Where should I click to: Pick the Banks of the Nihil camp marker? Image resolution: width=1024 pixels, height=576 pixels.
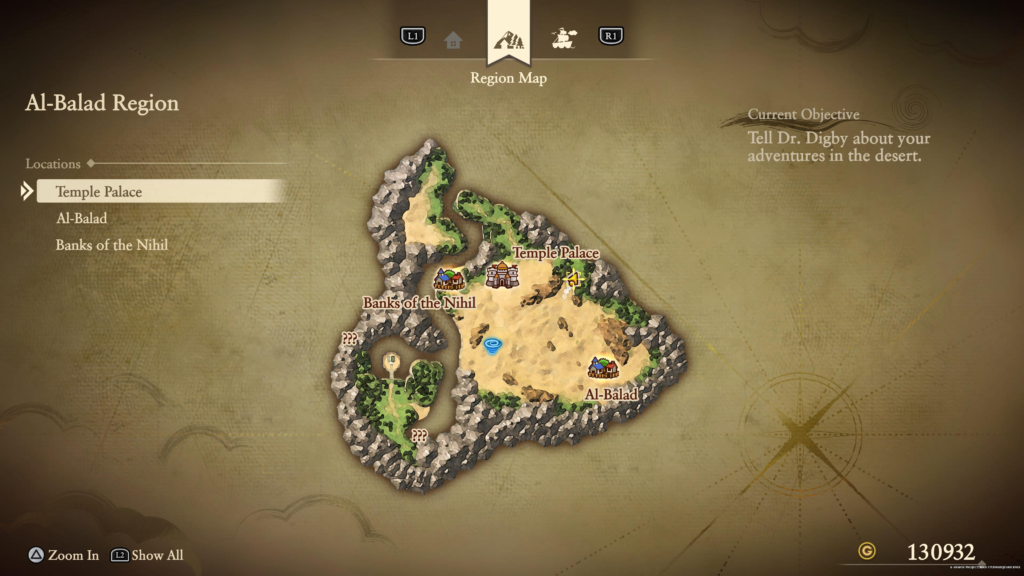448,280
